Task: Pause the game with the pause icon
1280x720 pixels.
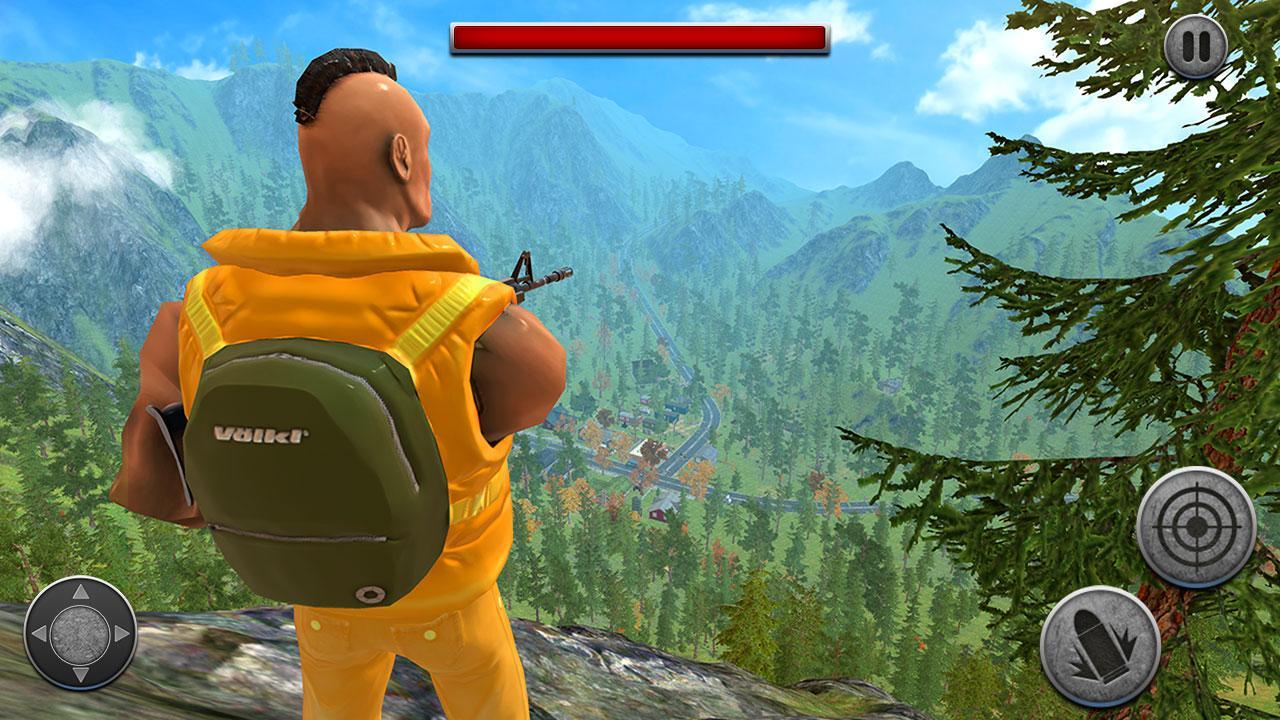Action: click(1196, 45)
